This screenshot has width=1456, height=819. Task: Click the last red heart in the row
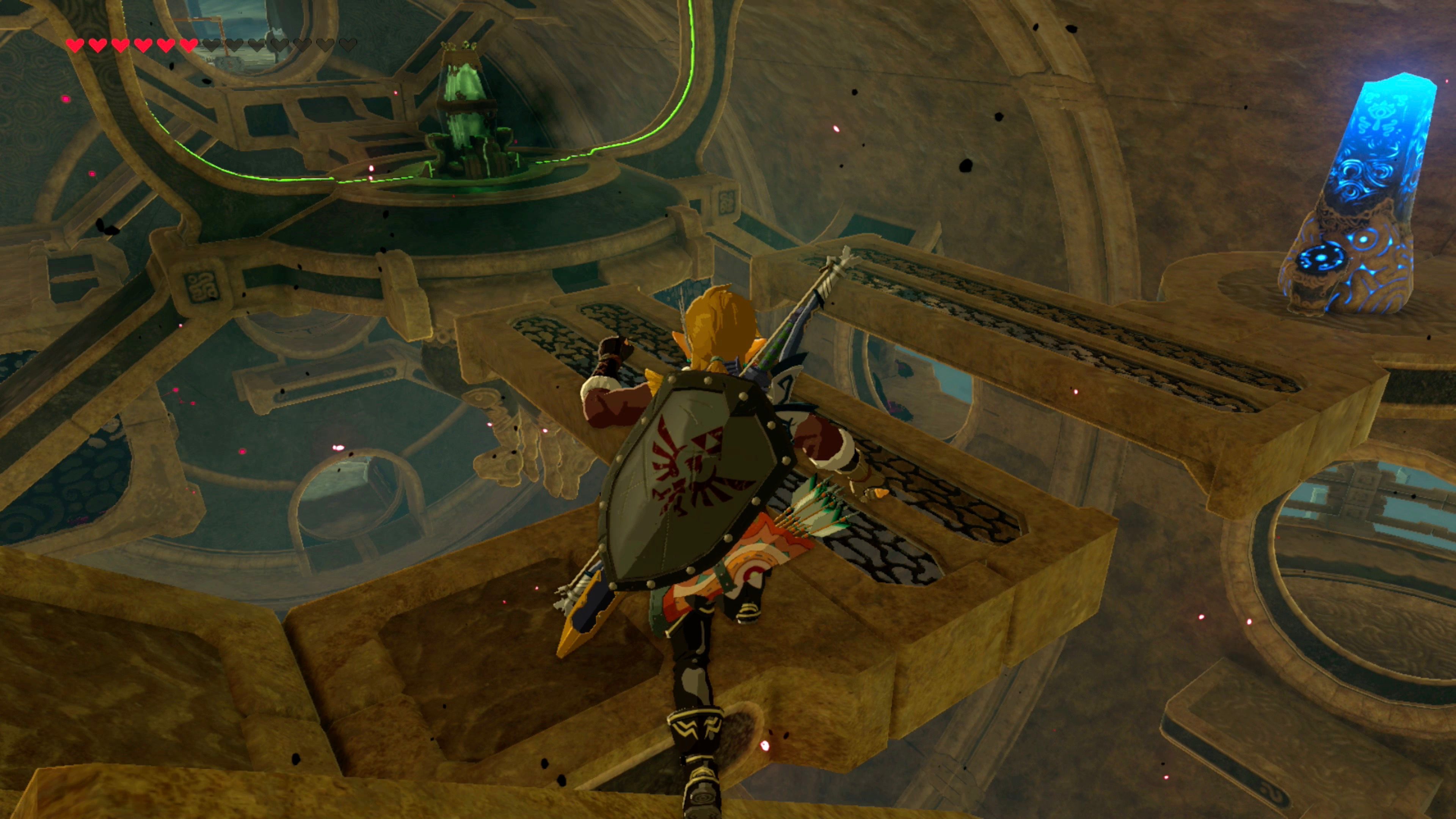coord(188,45)
